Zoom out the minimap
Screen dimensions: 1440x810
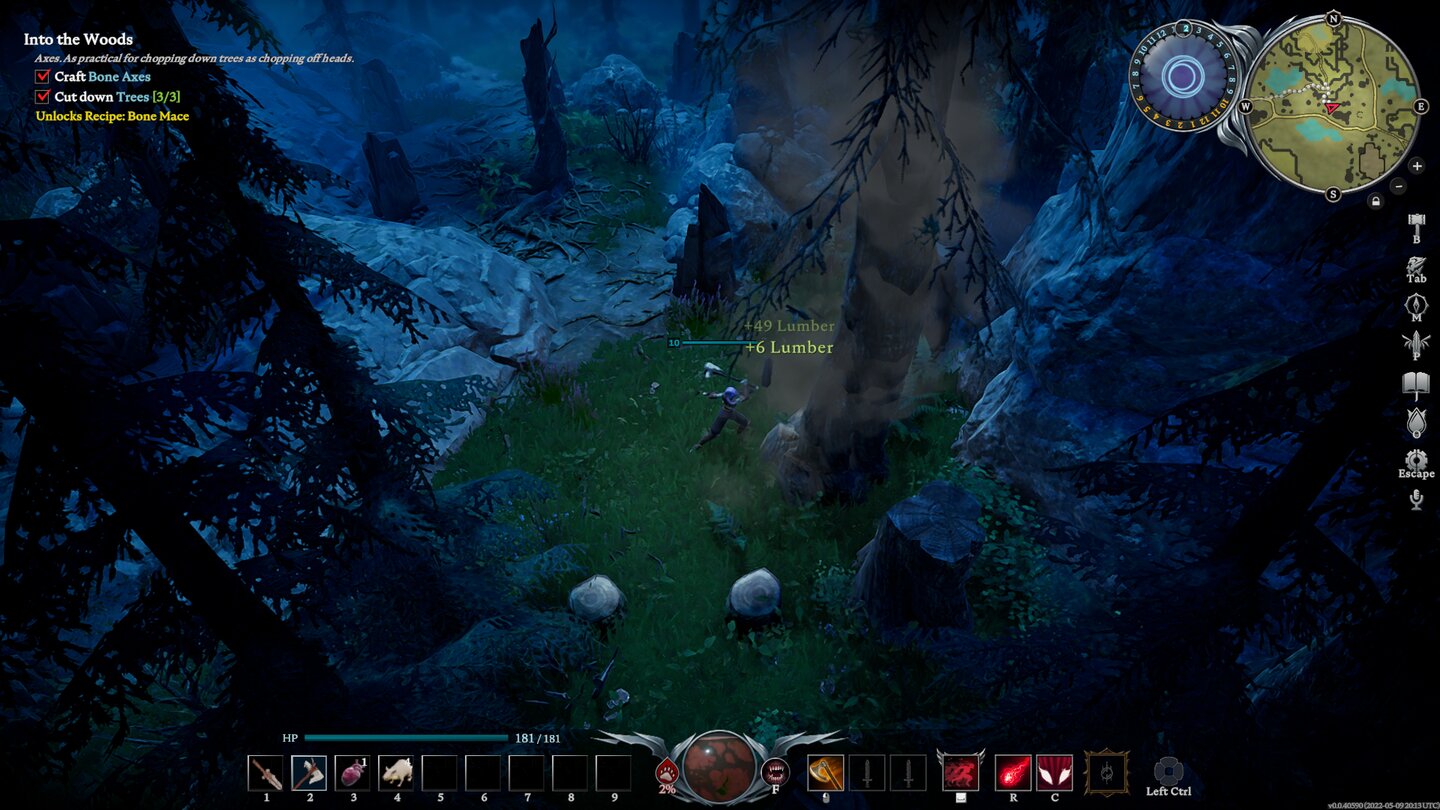point(1398,186)
